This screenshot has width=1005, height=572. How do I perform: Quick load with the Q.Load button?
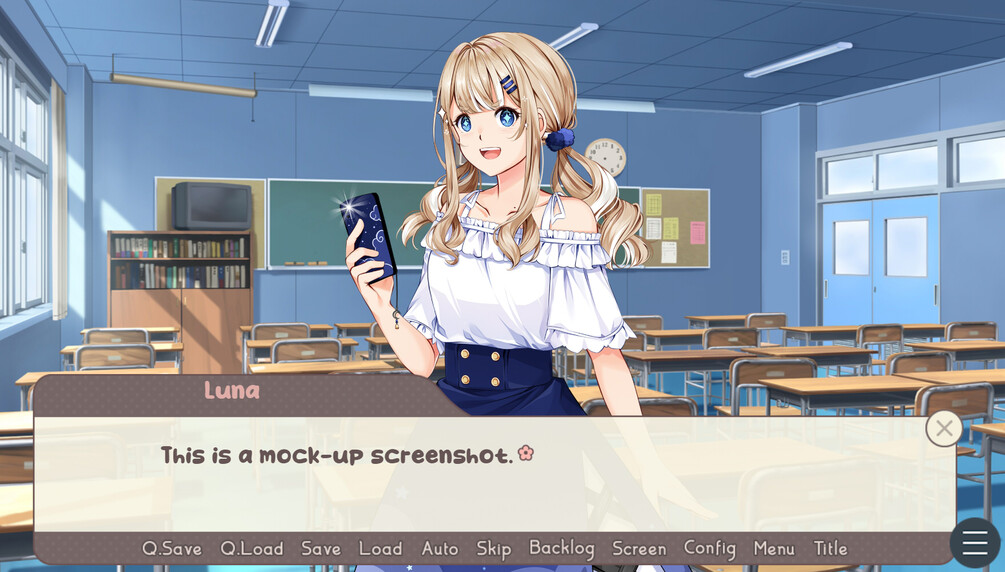(251, 548)
